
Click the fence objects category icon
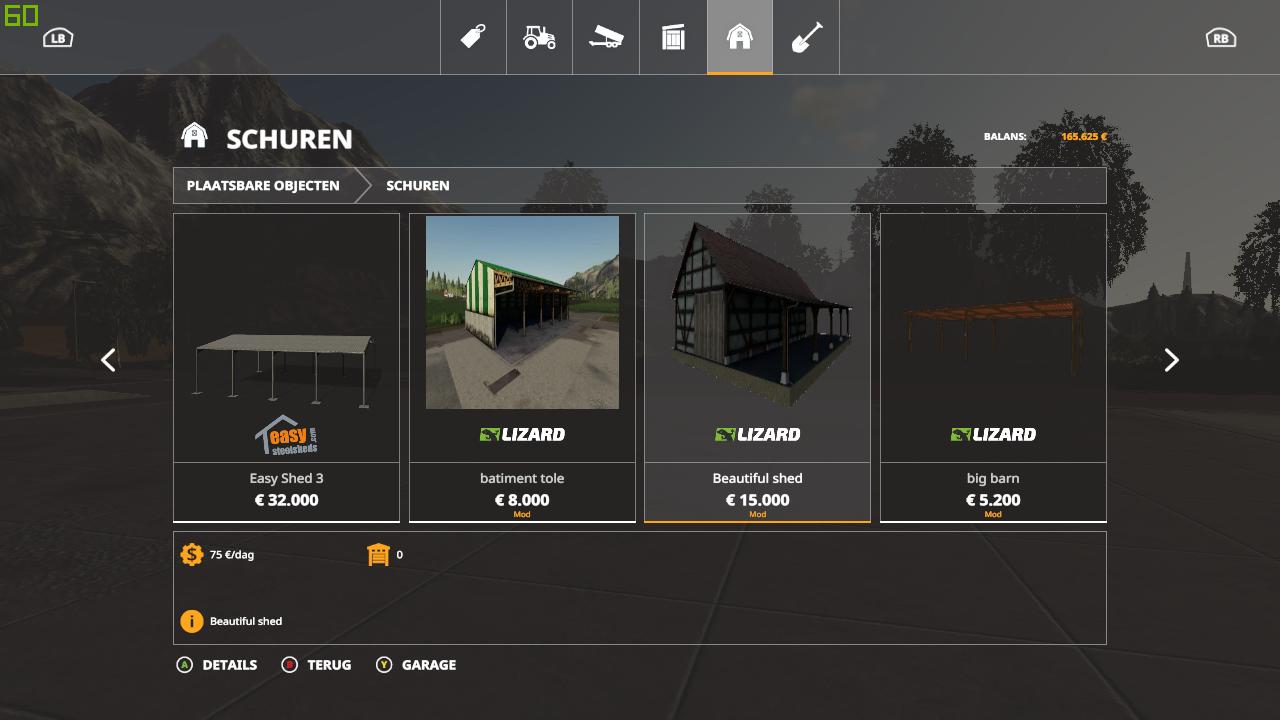(673, 37)
